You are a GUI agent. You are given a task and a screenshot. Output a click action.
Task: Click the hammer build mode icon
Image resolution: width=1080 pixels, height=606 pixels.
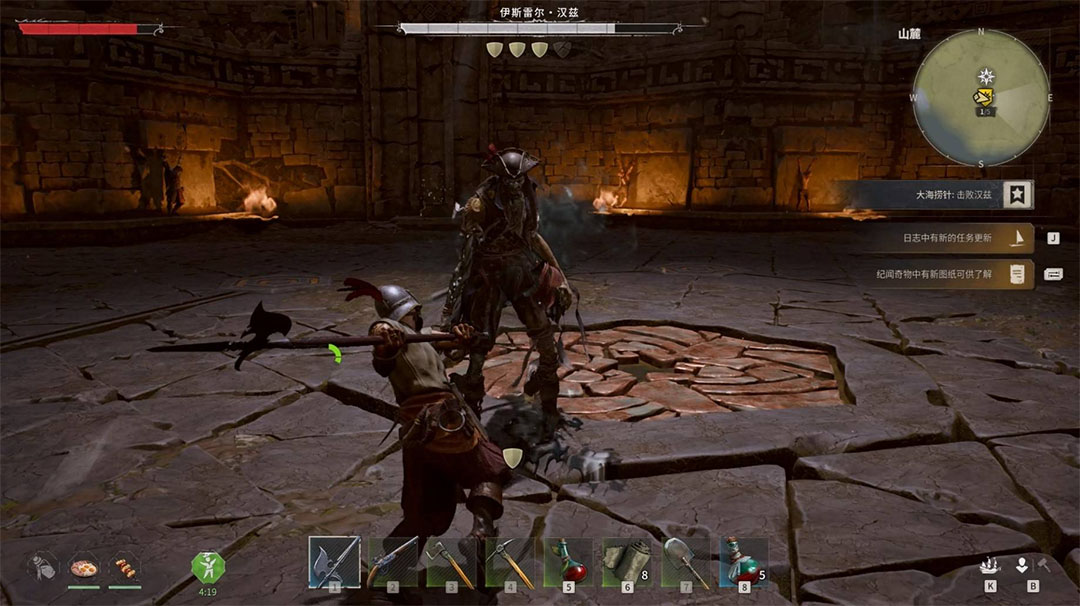click(1042, 566)
